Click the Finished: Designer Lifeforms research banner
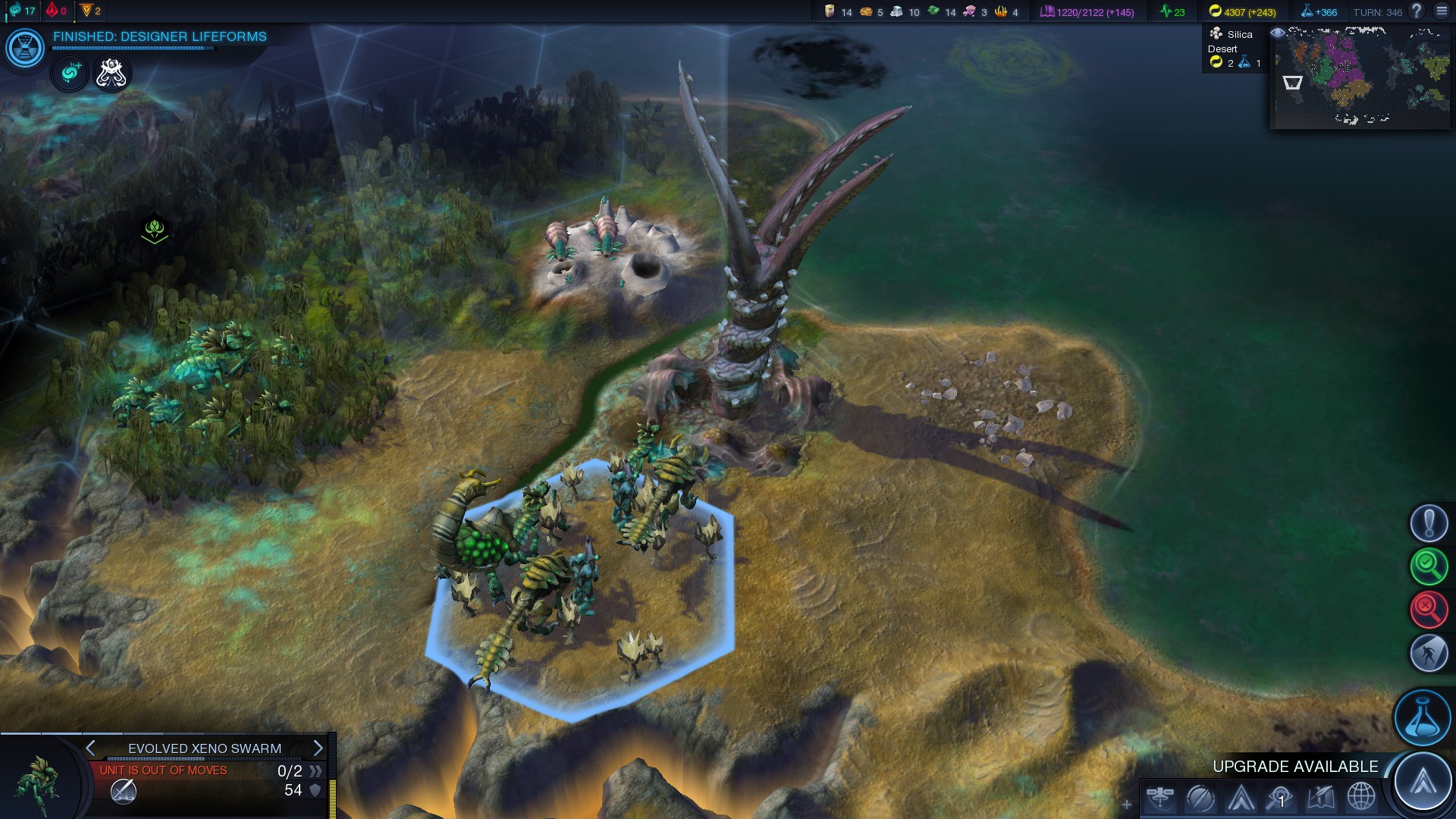 pos(159,36)
